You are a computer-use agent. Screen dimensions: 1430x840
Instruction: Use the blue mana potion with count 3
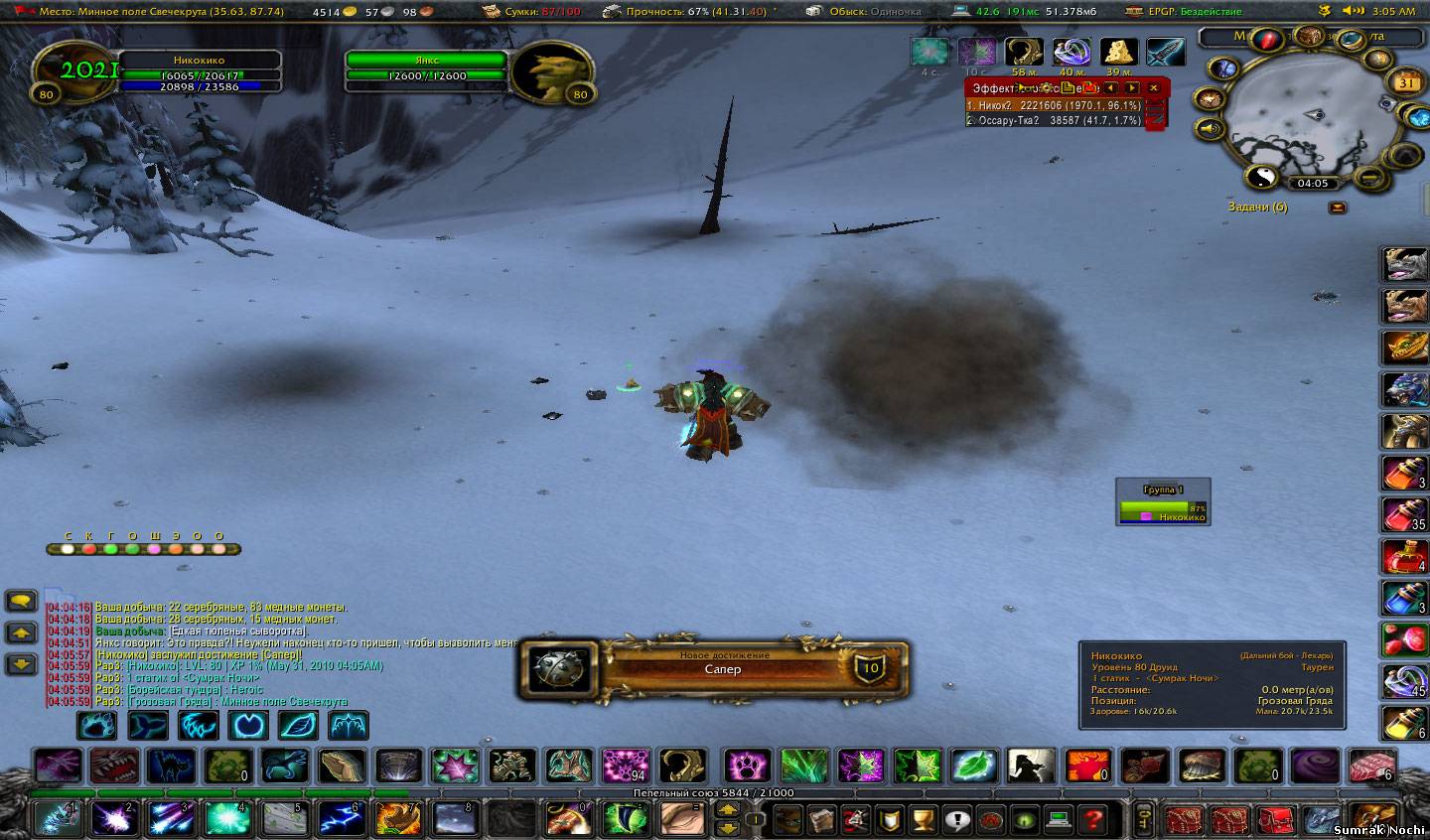(1404, 598)
